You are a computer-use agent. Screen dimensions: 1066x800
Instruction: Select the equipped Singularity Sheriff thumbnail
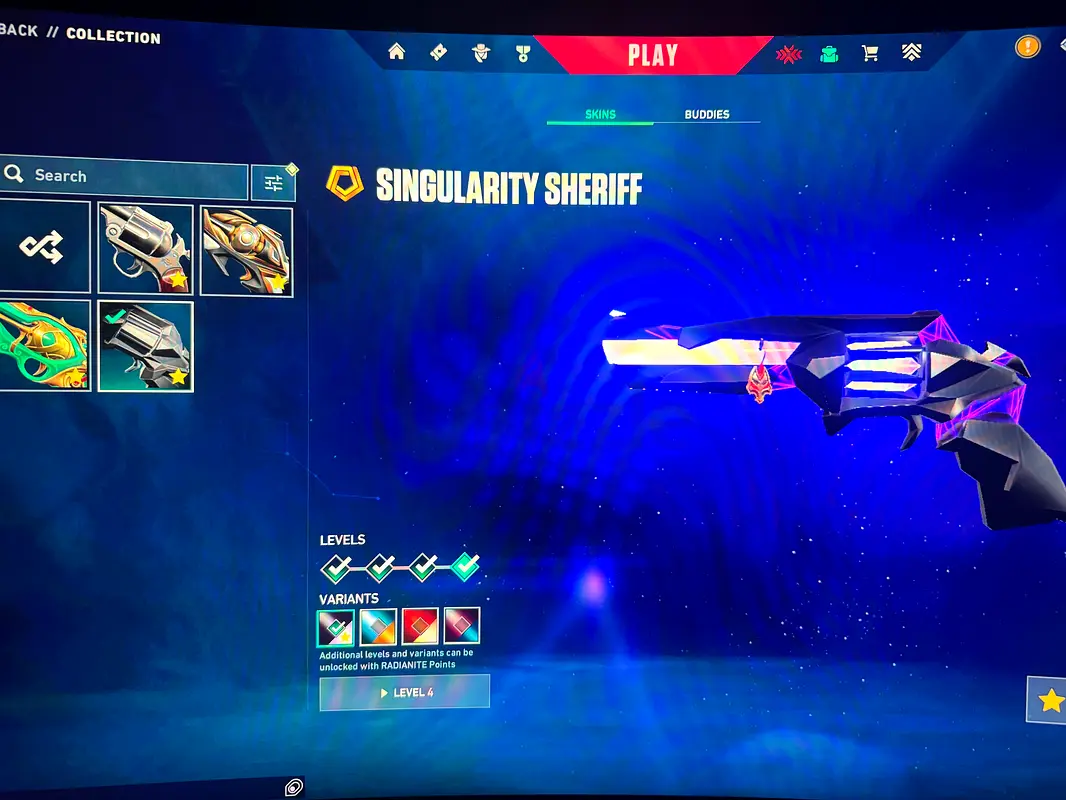tap(146, 346)
